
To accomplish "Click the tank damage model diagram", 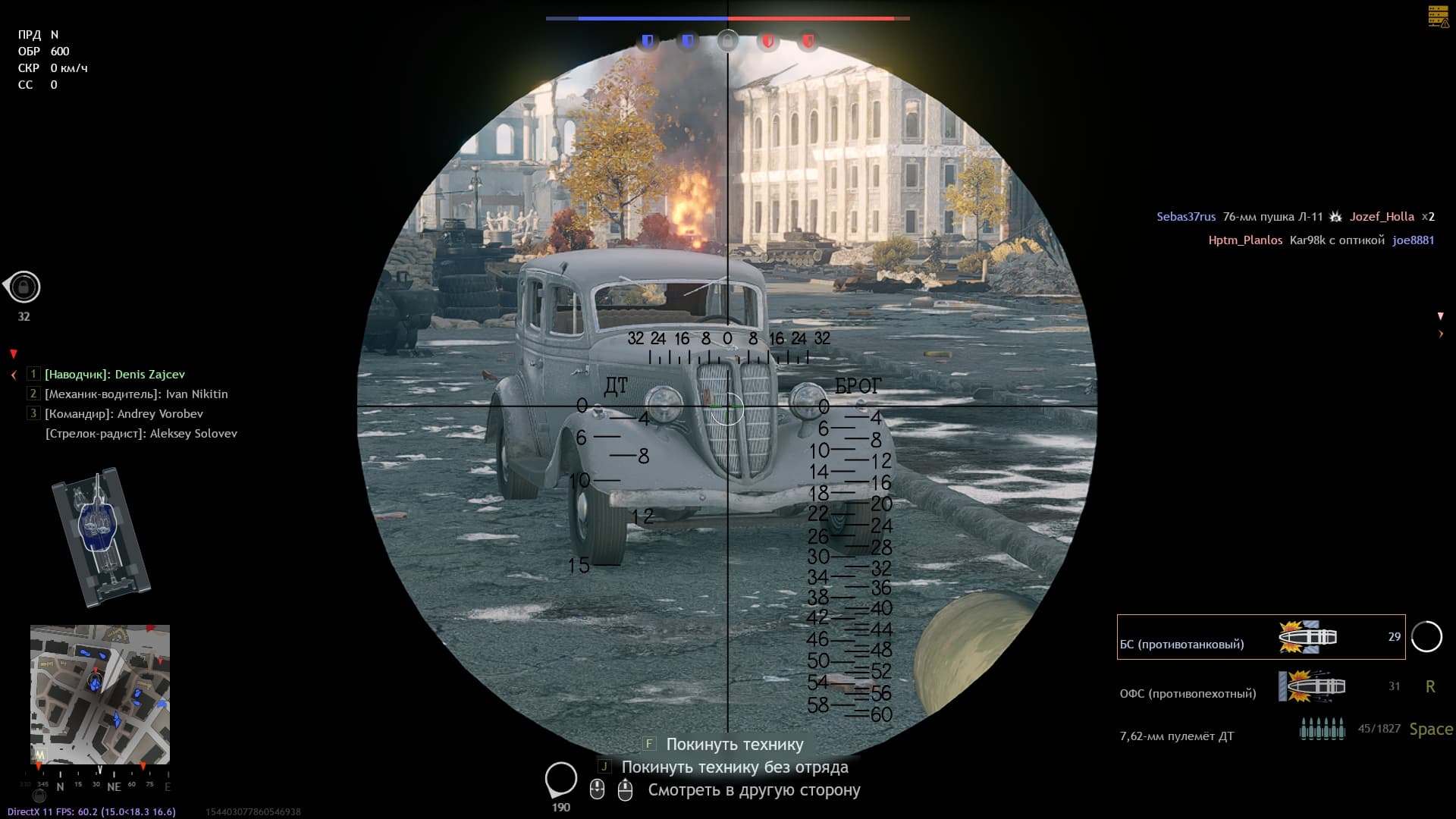I will pos(101,536).
